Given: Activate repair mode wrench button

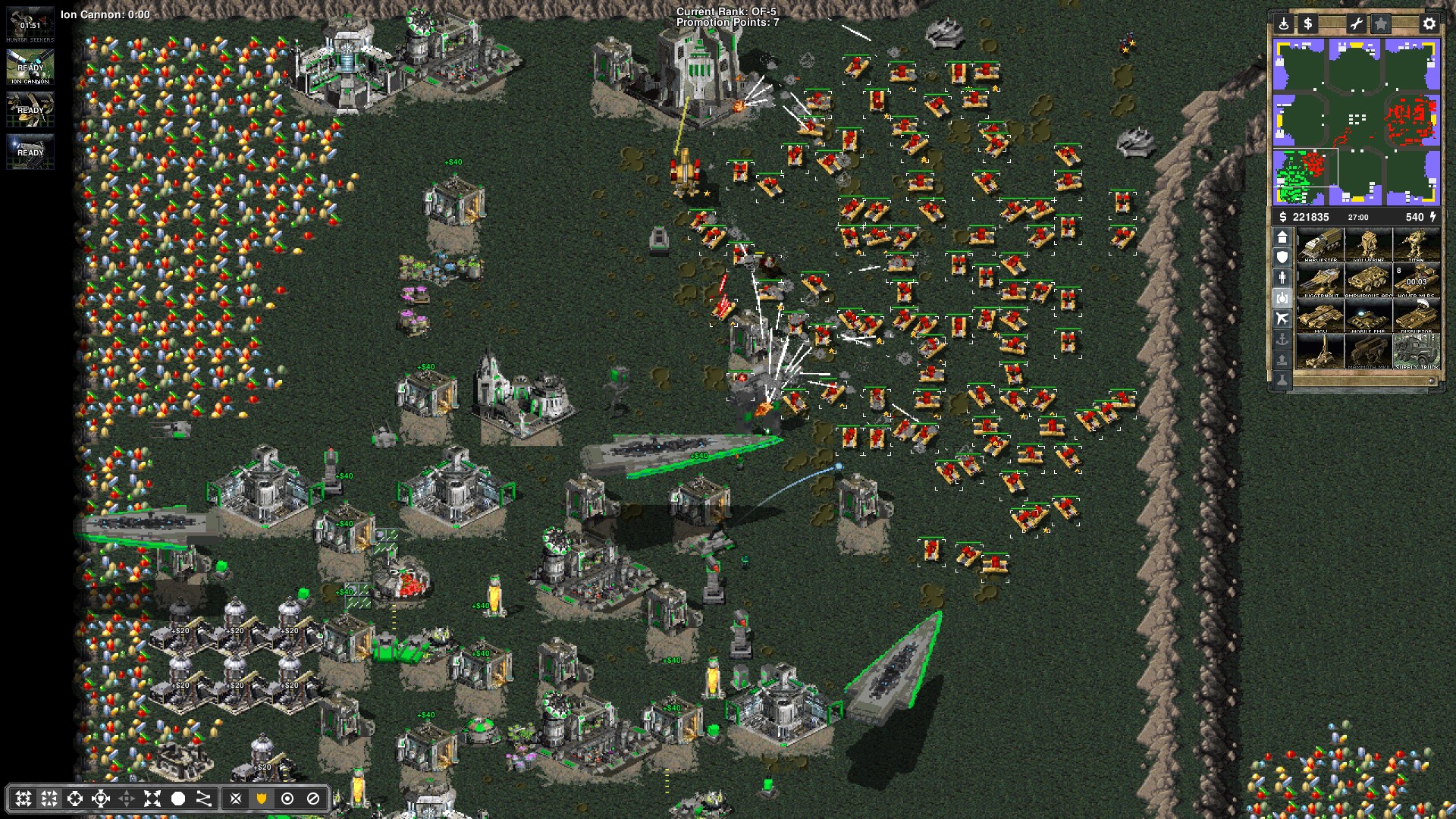Looking at the screenshot, I should coord(1355,24).
